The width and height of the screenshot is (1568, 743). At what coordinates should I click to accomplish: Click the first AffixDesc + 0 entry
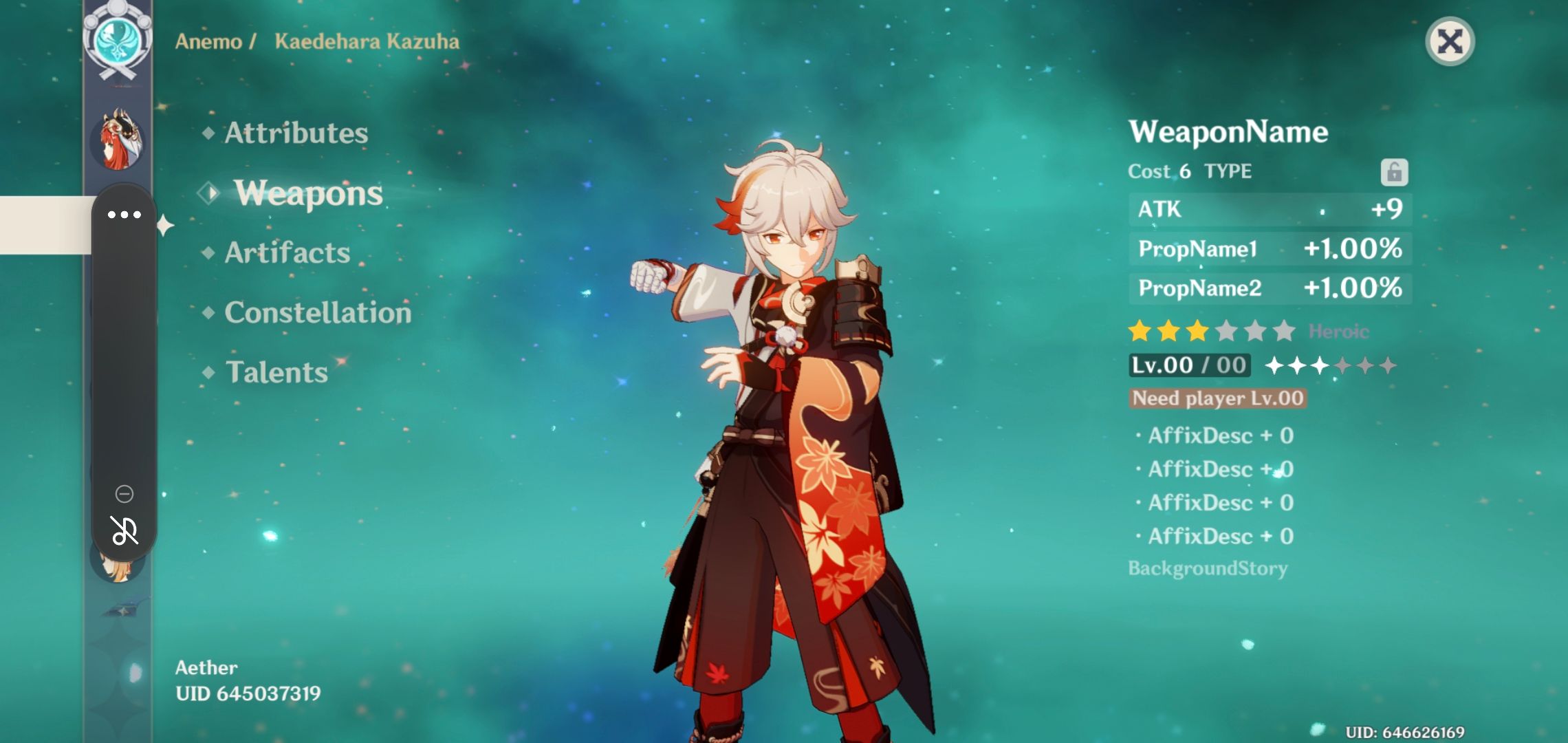(1215, 435)
